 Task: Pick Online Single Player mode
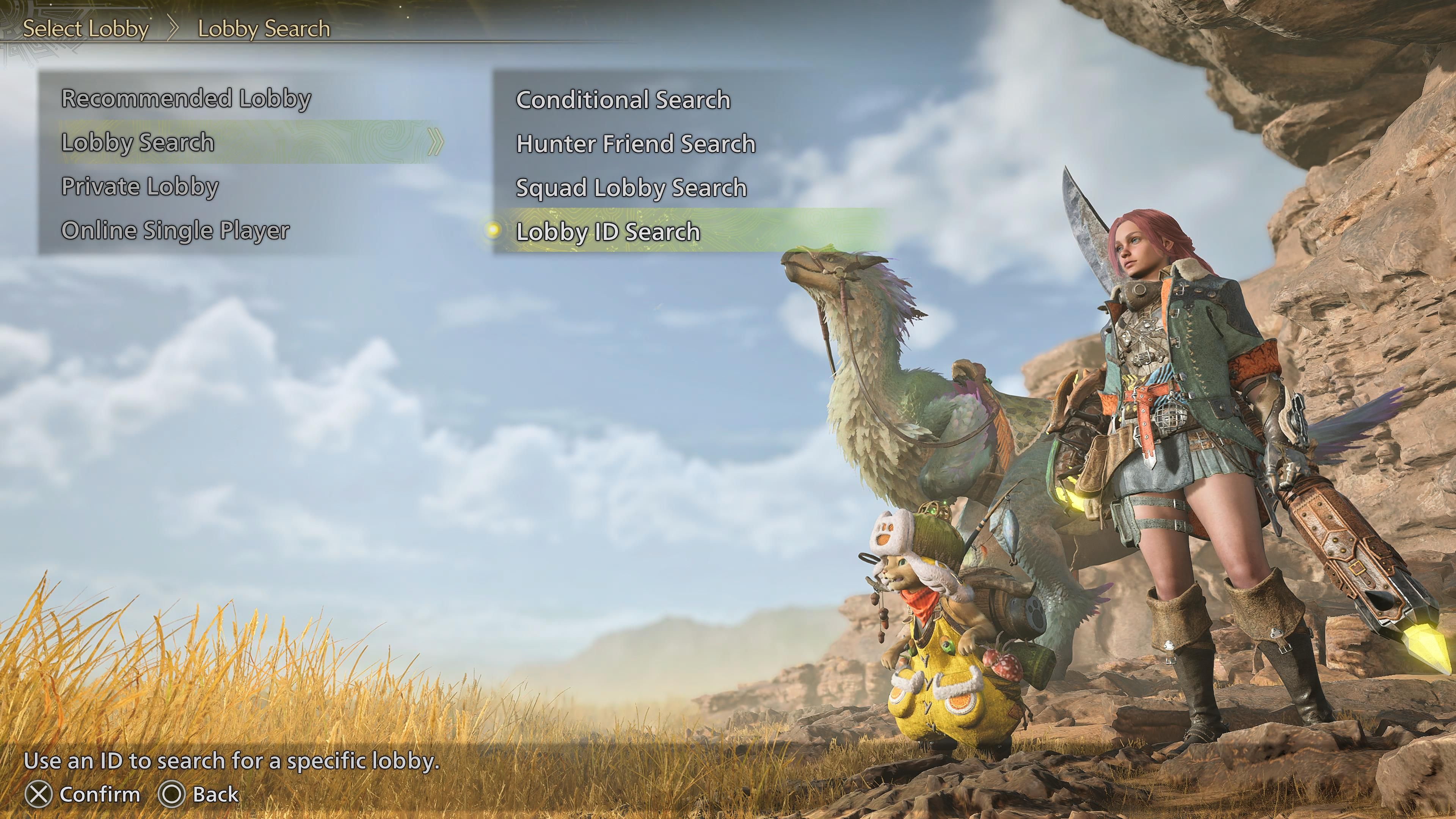175,231
